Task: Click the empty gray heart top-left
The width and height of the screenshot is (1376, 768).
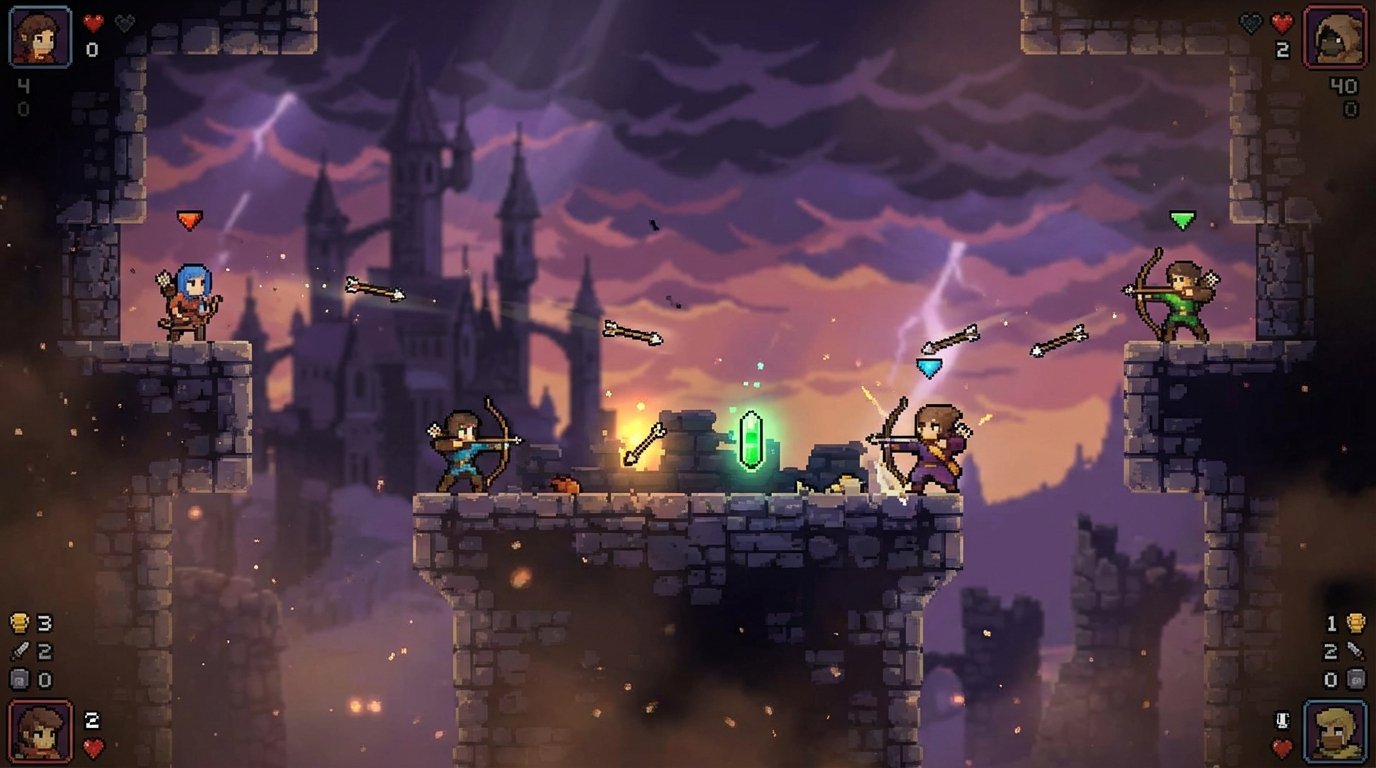Action: tap(125, 23)
